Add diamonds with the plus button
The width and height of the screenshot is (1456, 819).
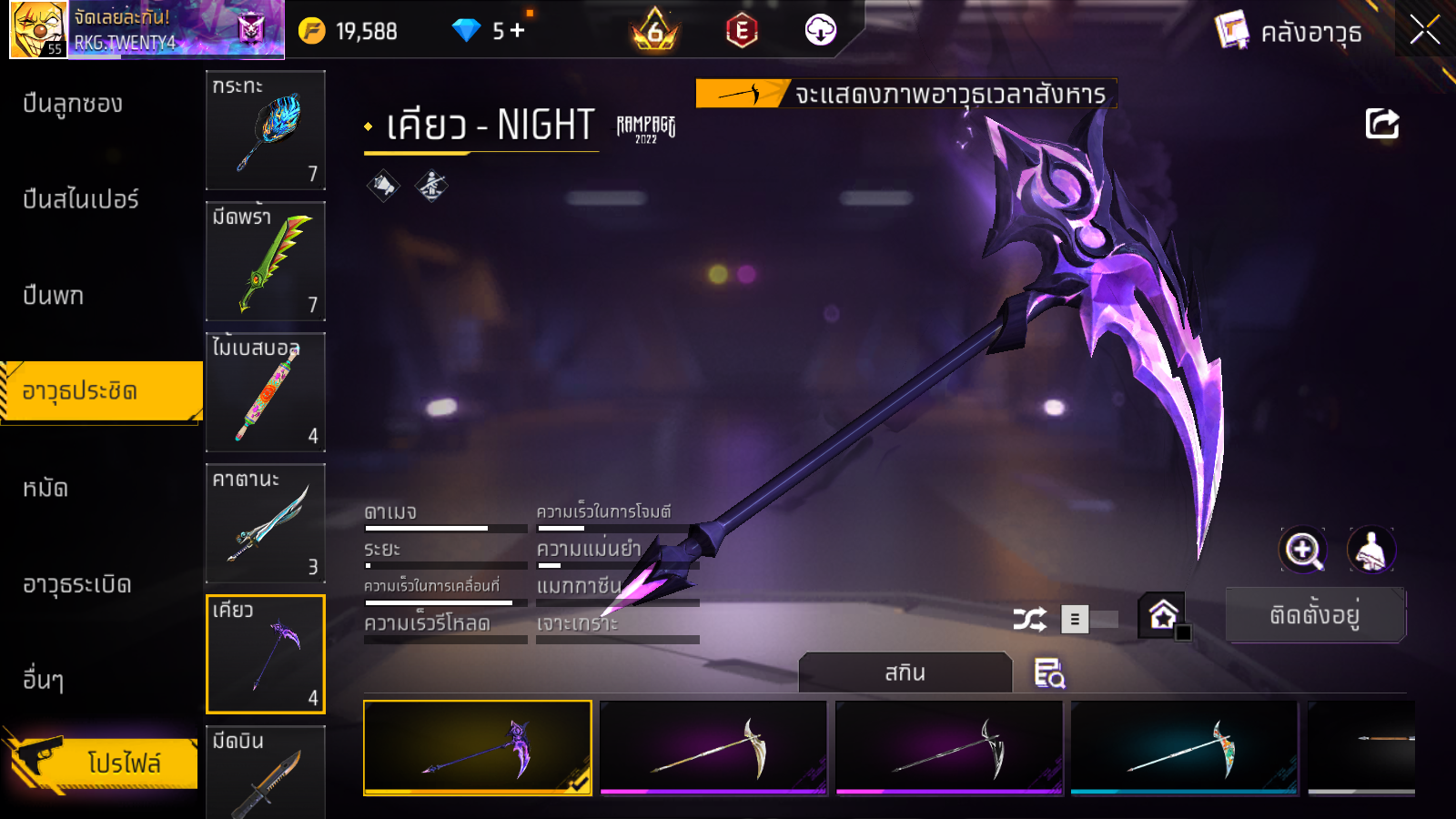point(518,31)
